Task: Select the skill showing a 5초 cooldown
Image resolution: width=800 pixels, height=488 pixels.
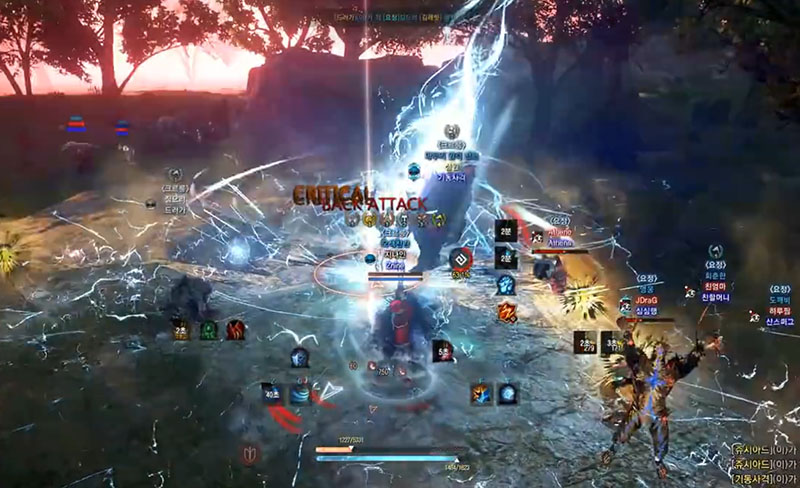Action: 444,350
